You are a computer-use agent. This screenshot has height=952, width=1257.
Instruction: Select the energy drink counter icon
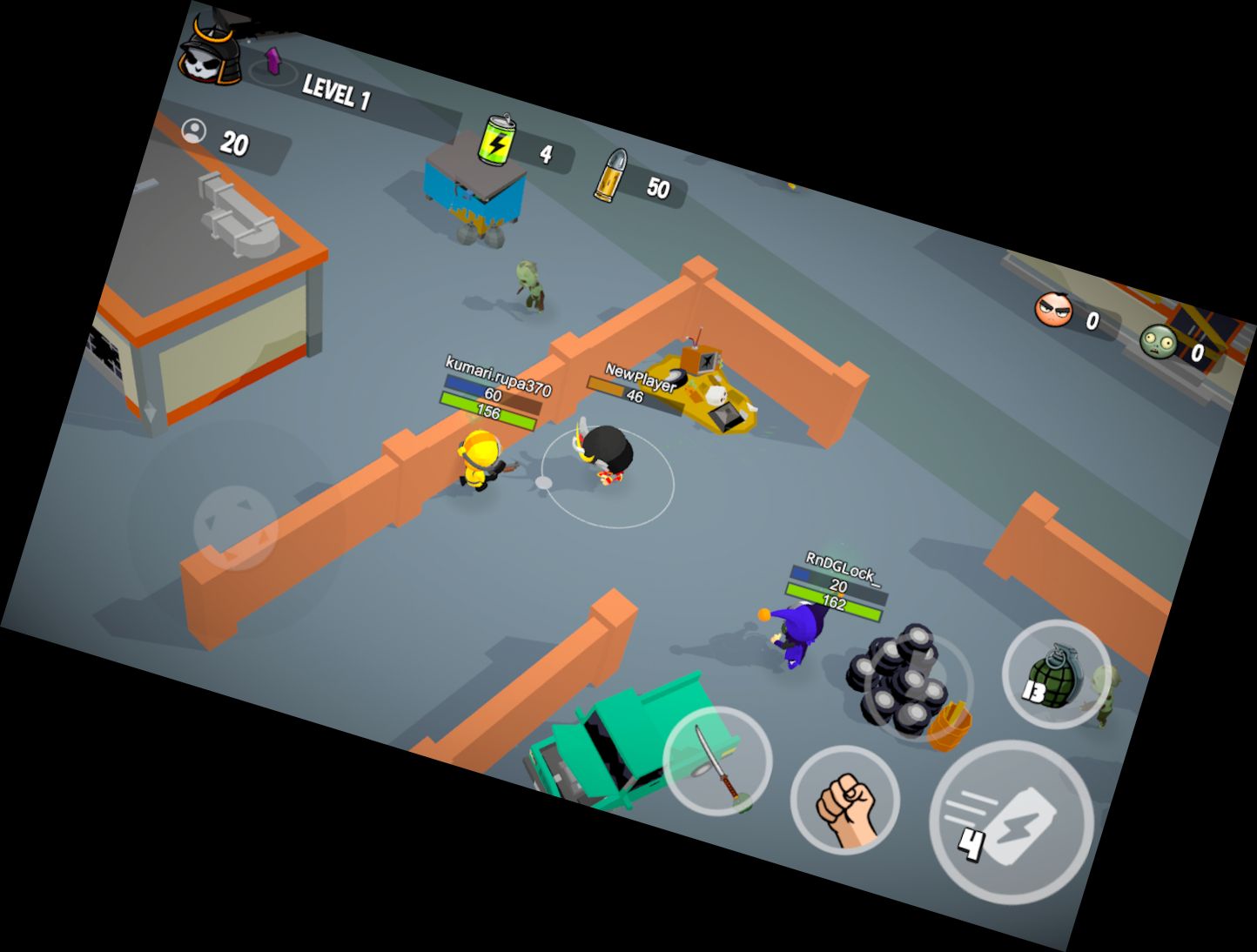[x=496, y=142]
